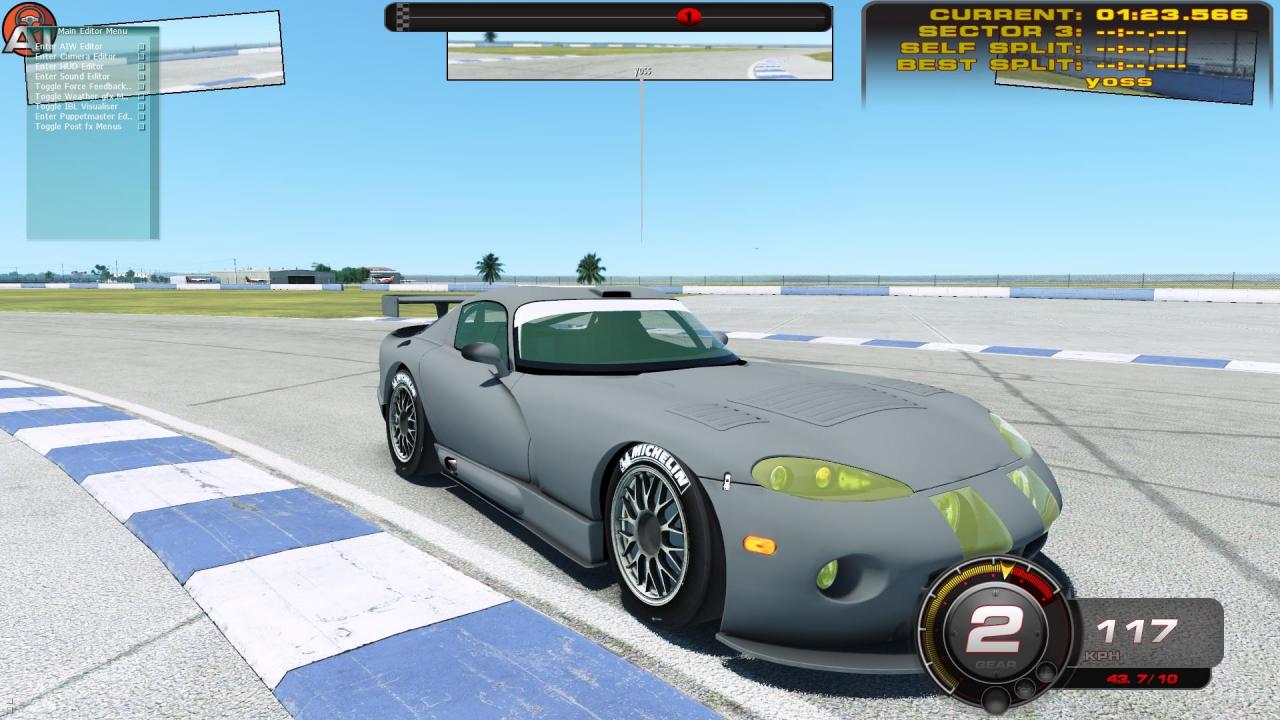Toggle the Weather gfx menu entry
This screenshot has height=720, width=1280.
tap(80, 97)
